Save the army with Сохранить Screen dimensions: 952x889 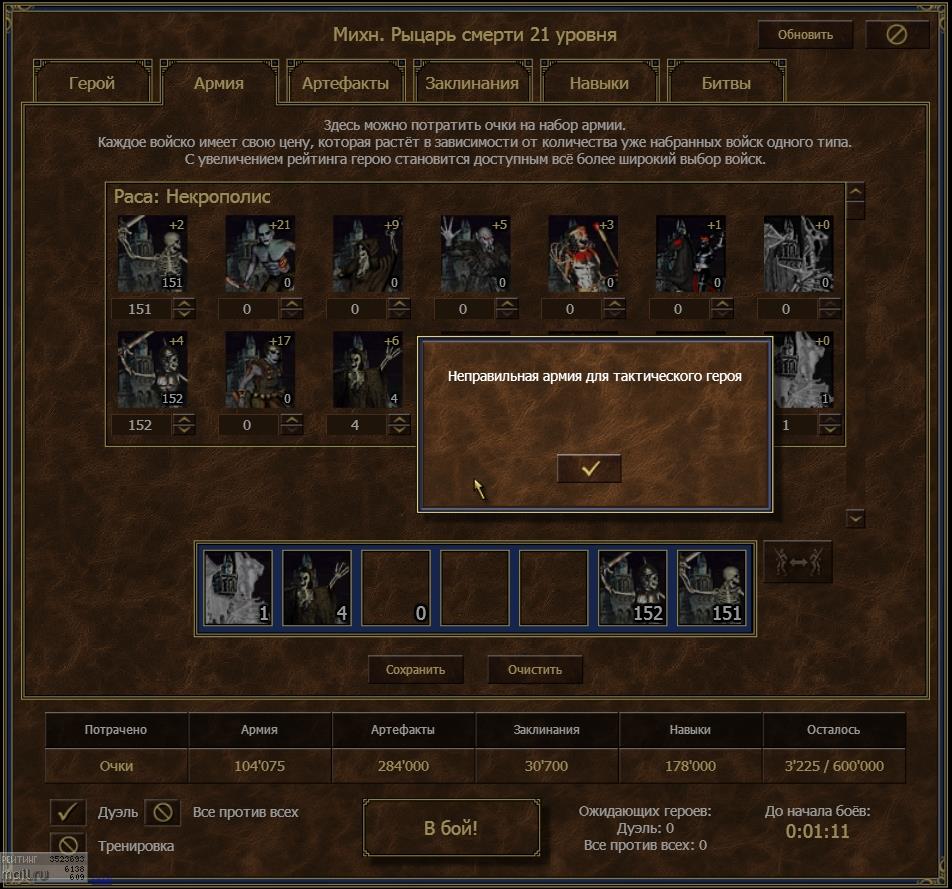point(415,670)
